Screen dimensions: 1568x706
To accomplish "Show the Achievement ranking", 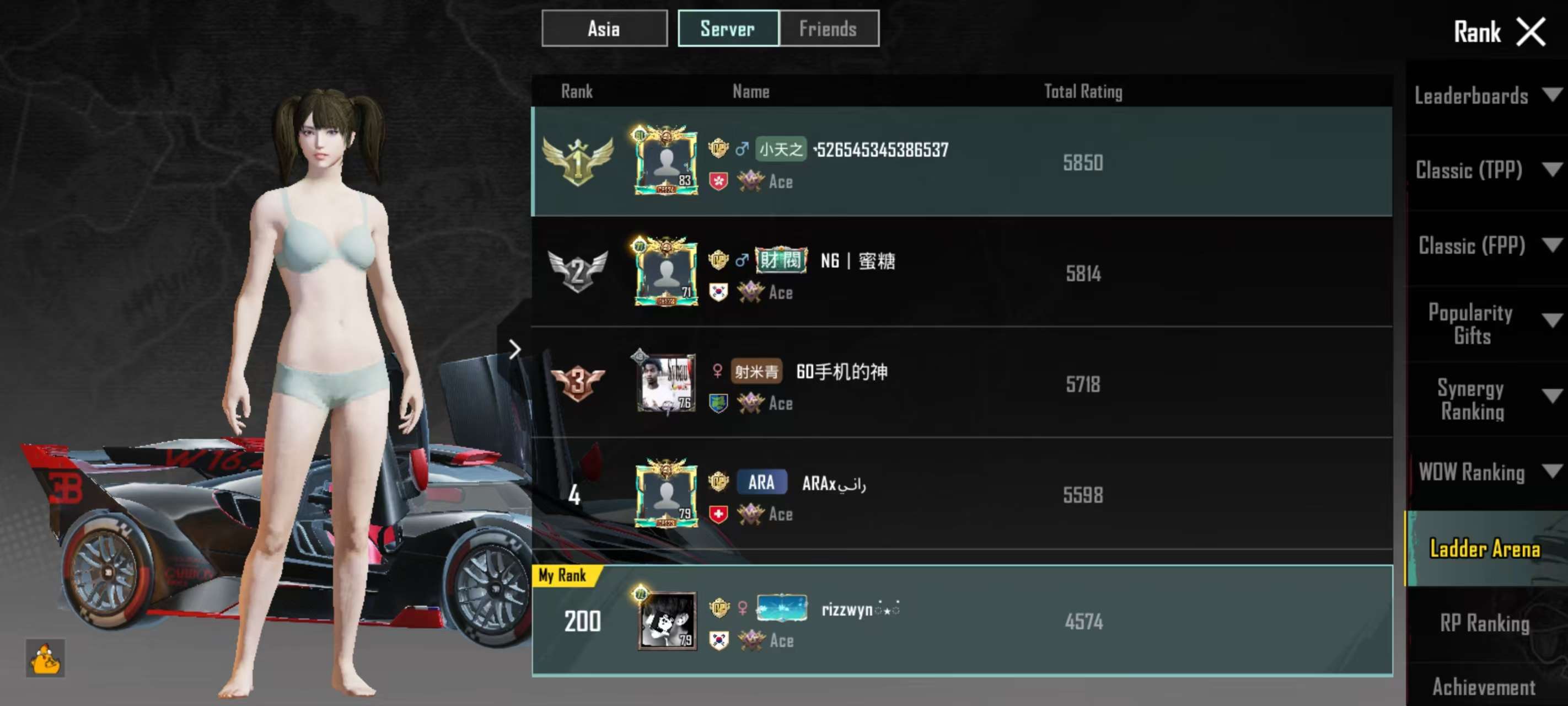I will point(1485,687).
